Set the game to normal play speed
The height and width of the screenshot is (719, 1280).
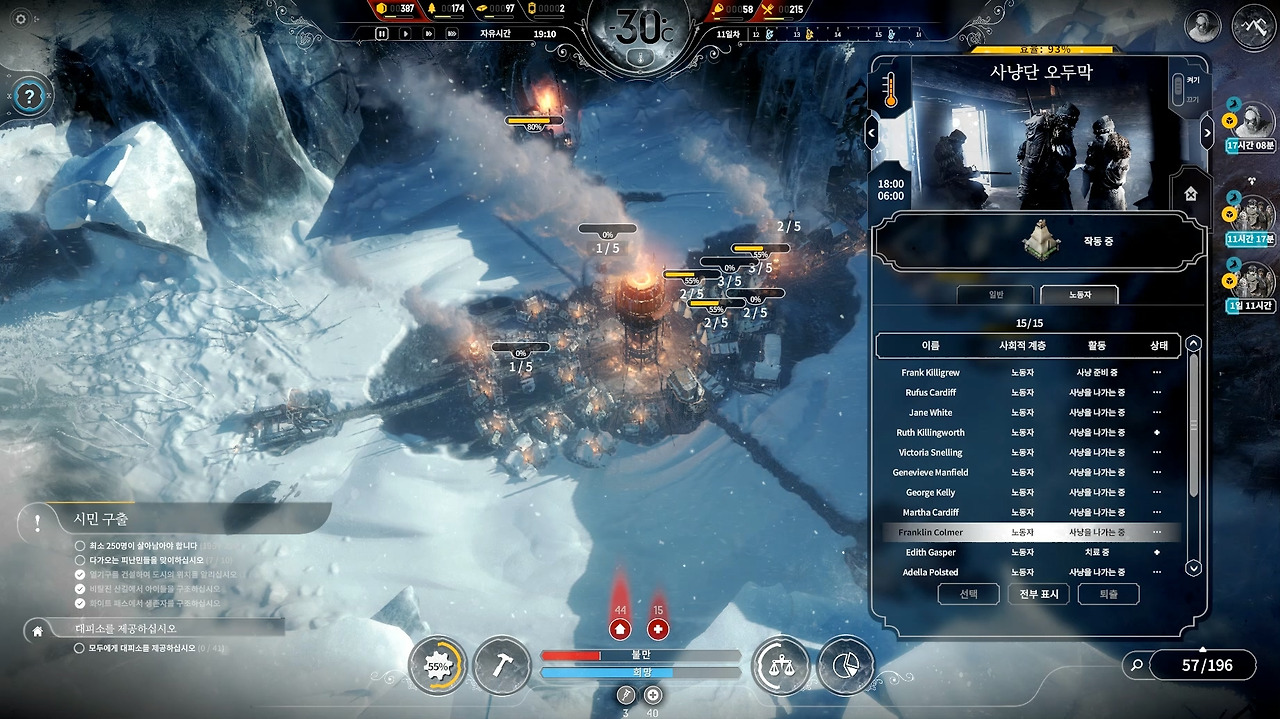405,33
